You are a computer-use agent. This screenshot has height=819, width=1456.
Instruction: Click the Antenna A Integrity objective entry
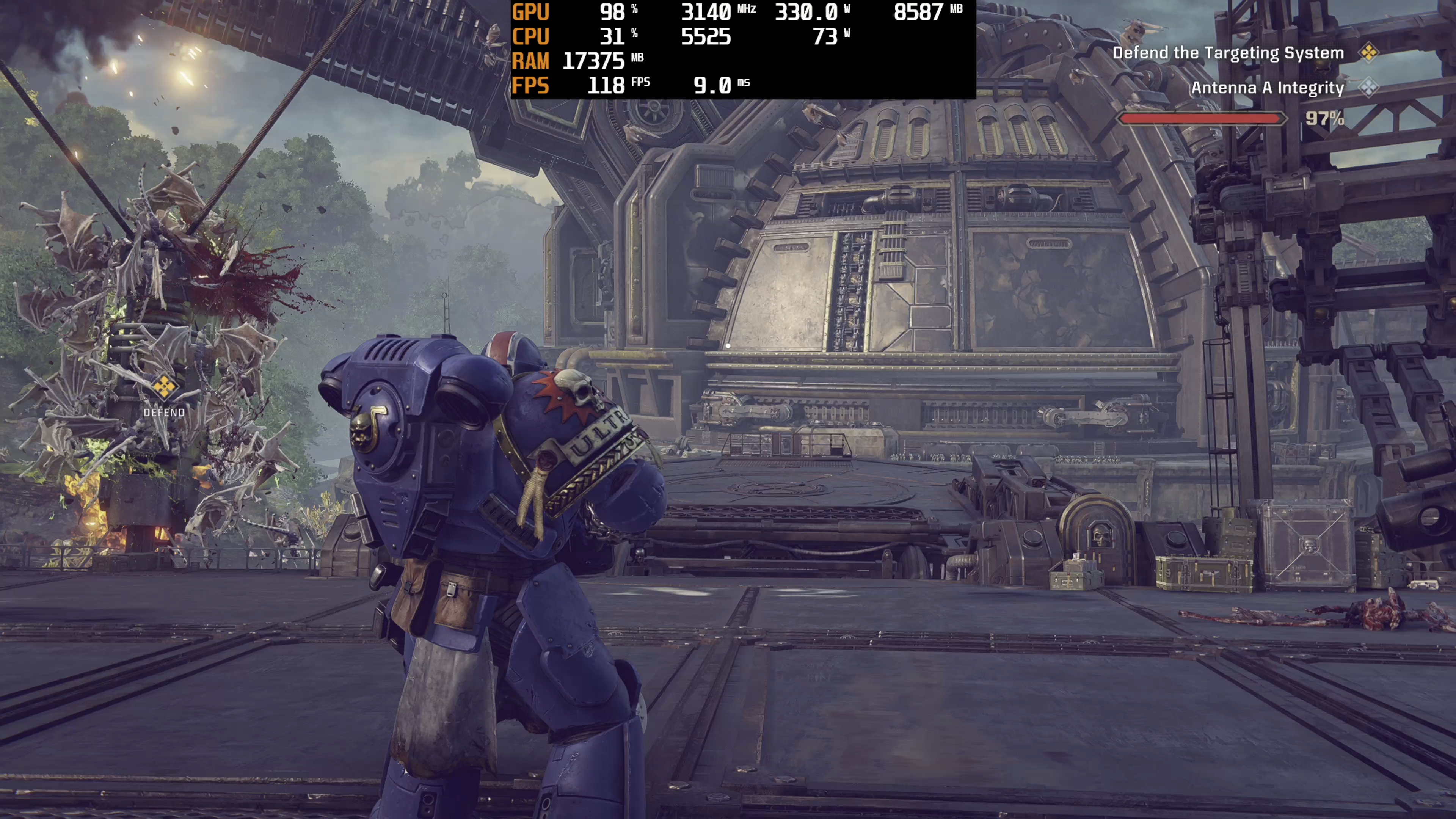[x=1267, y=88]
